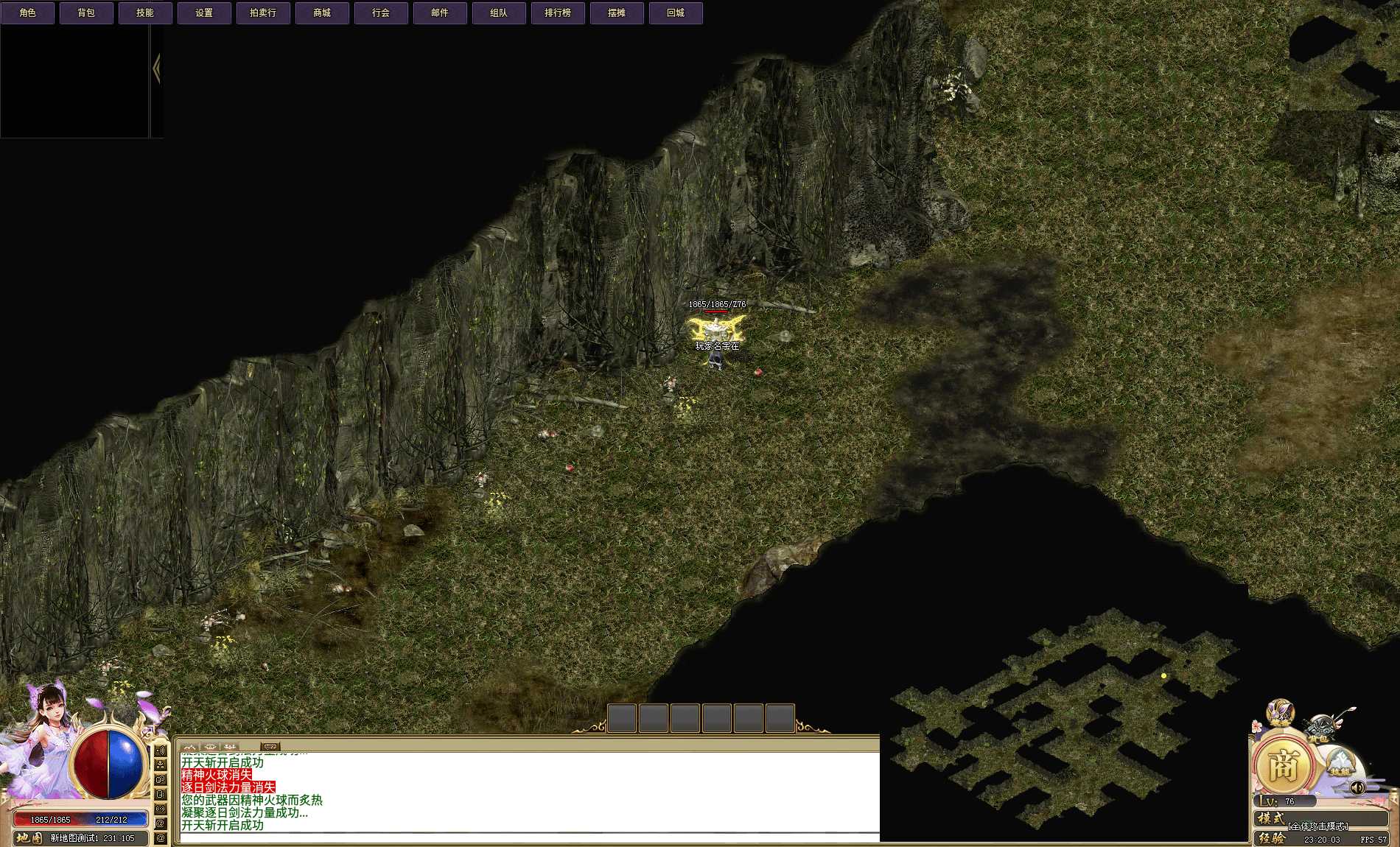Toggle the guild chat channel icon beside chat
Image resolution: width=1400 pixels, height=847 pixels.
click(x=161, y=779)
